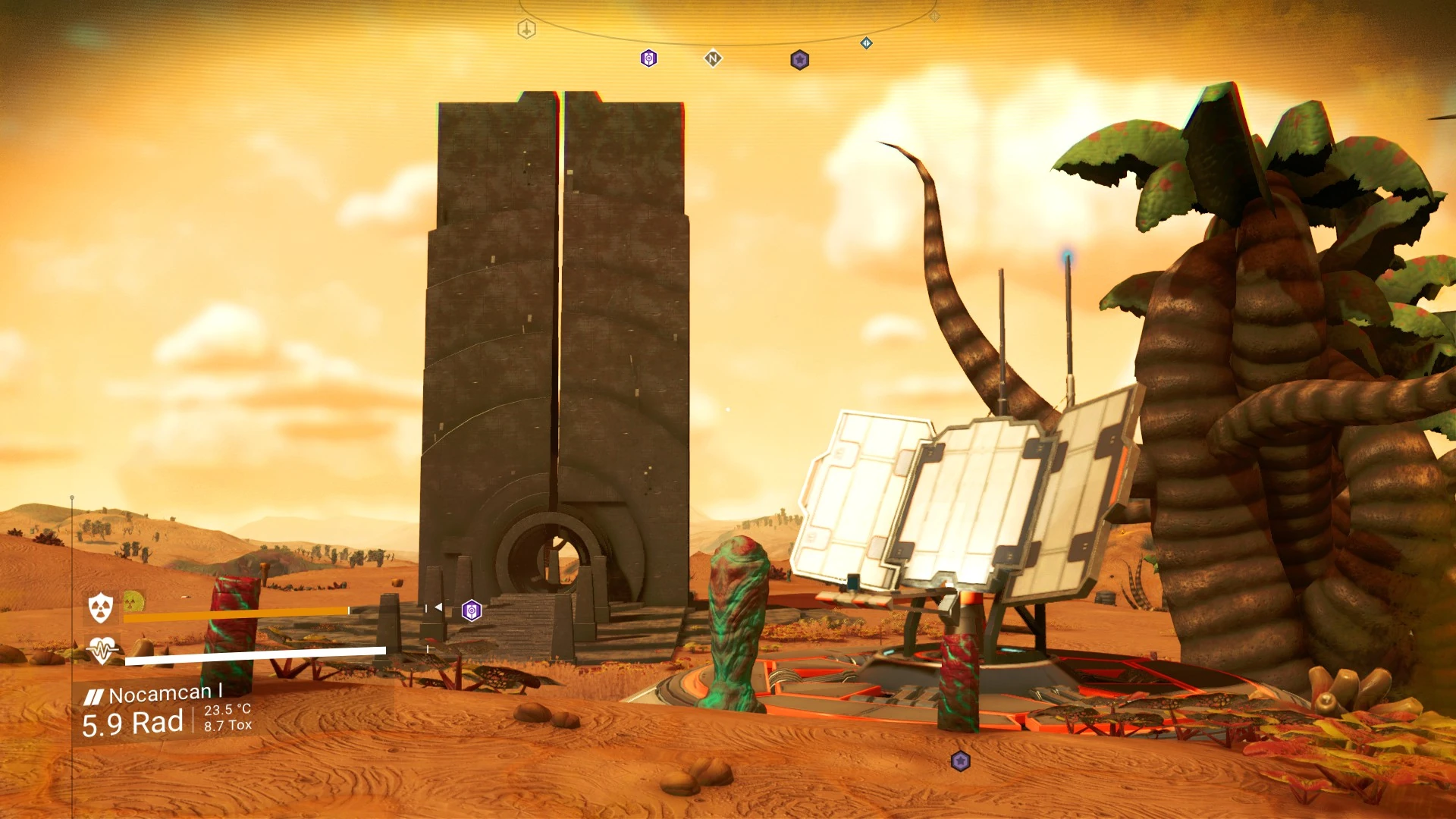Click the North marker on the compass

click(x=713, y=58)
